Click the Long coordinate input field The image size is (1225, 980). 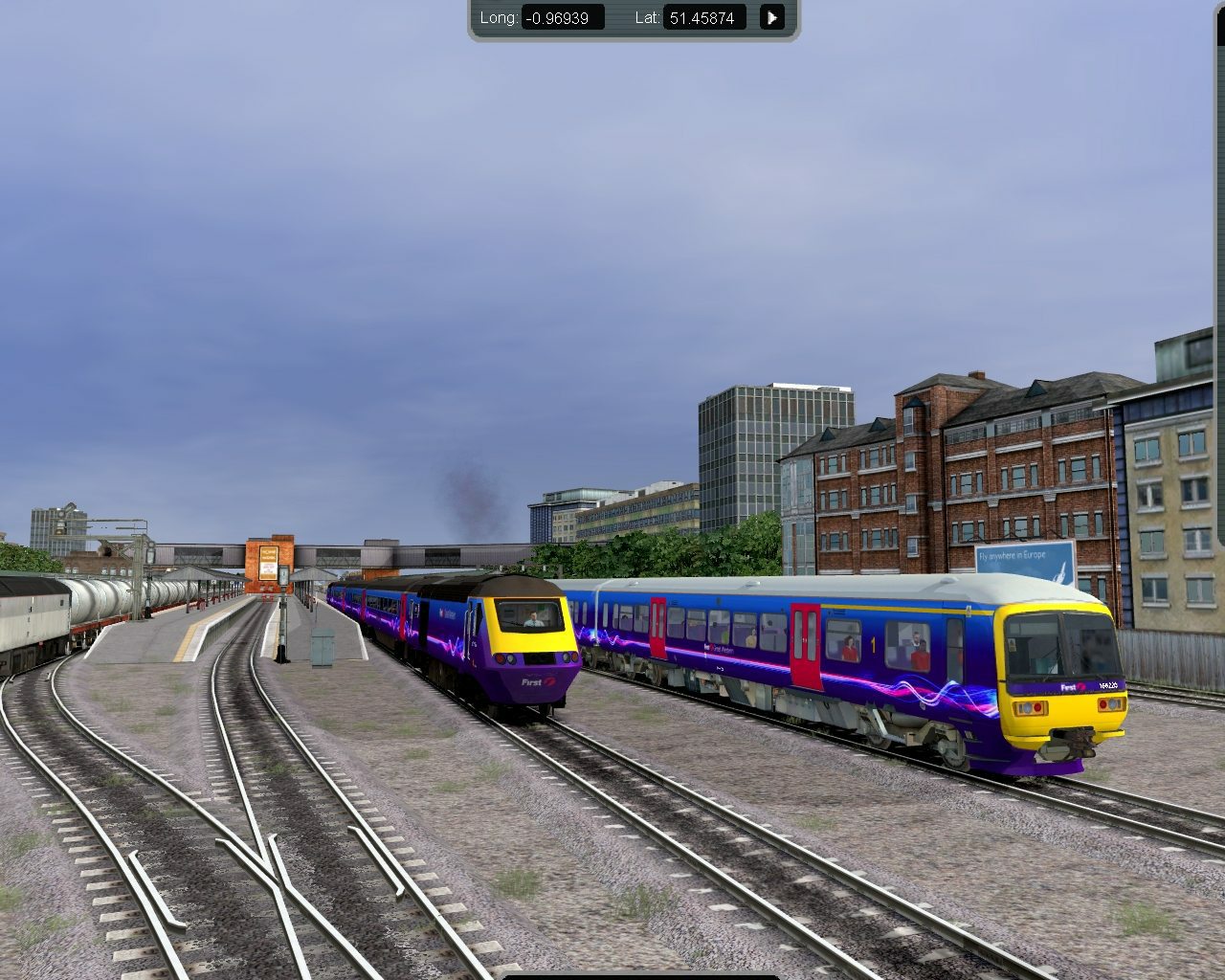tap(563, 17)
